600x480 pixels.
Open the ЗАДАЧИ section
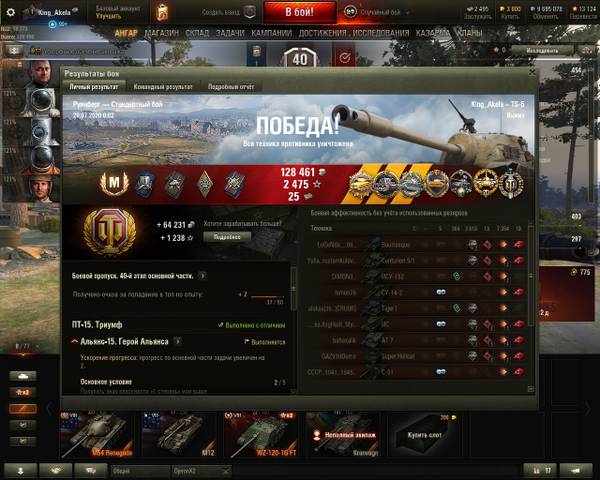(x=229, y=33)
